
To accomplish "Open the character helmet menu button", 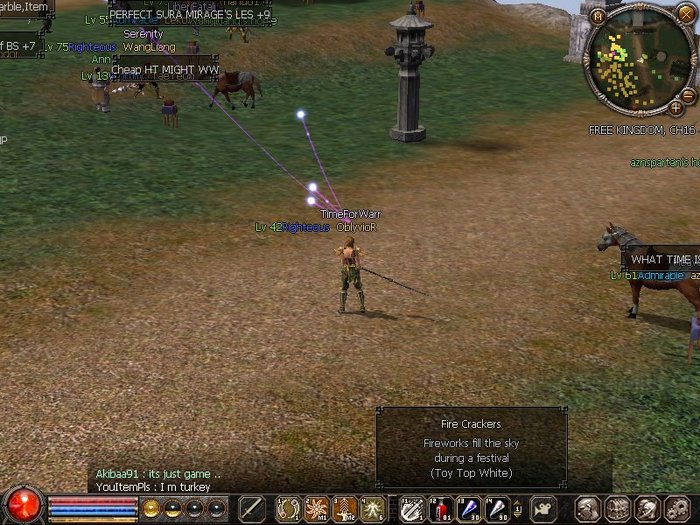I will (589, 508).
